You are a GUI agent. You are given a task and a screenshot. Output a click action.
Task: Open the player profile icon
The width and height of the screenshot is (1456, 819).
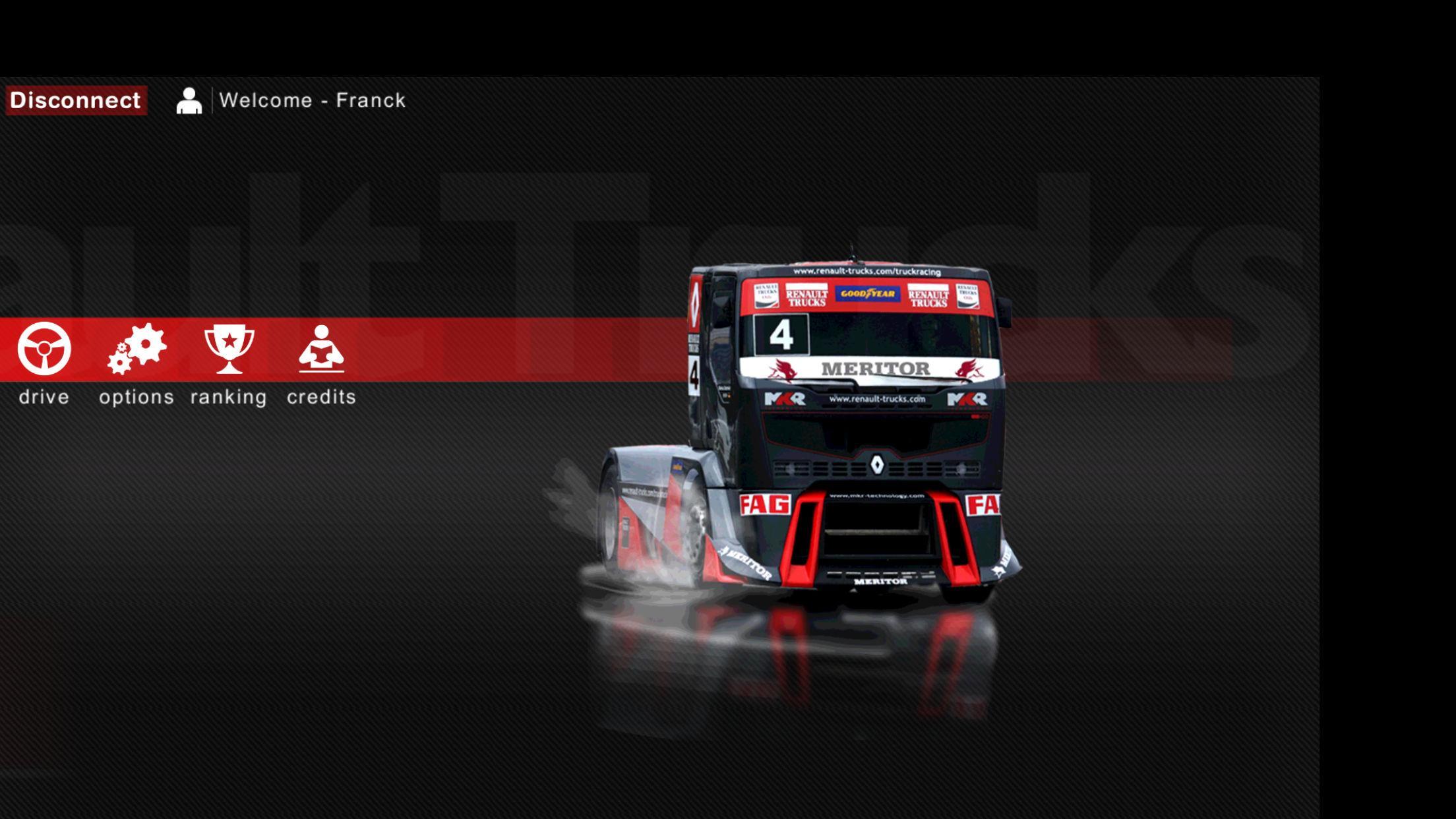tap(189, 101)
